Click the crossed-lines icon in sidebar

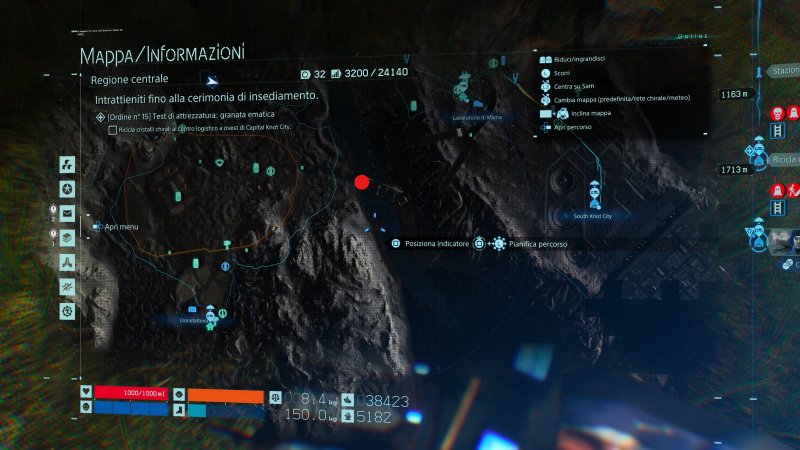point(67,286)
